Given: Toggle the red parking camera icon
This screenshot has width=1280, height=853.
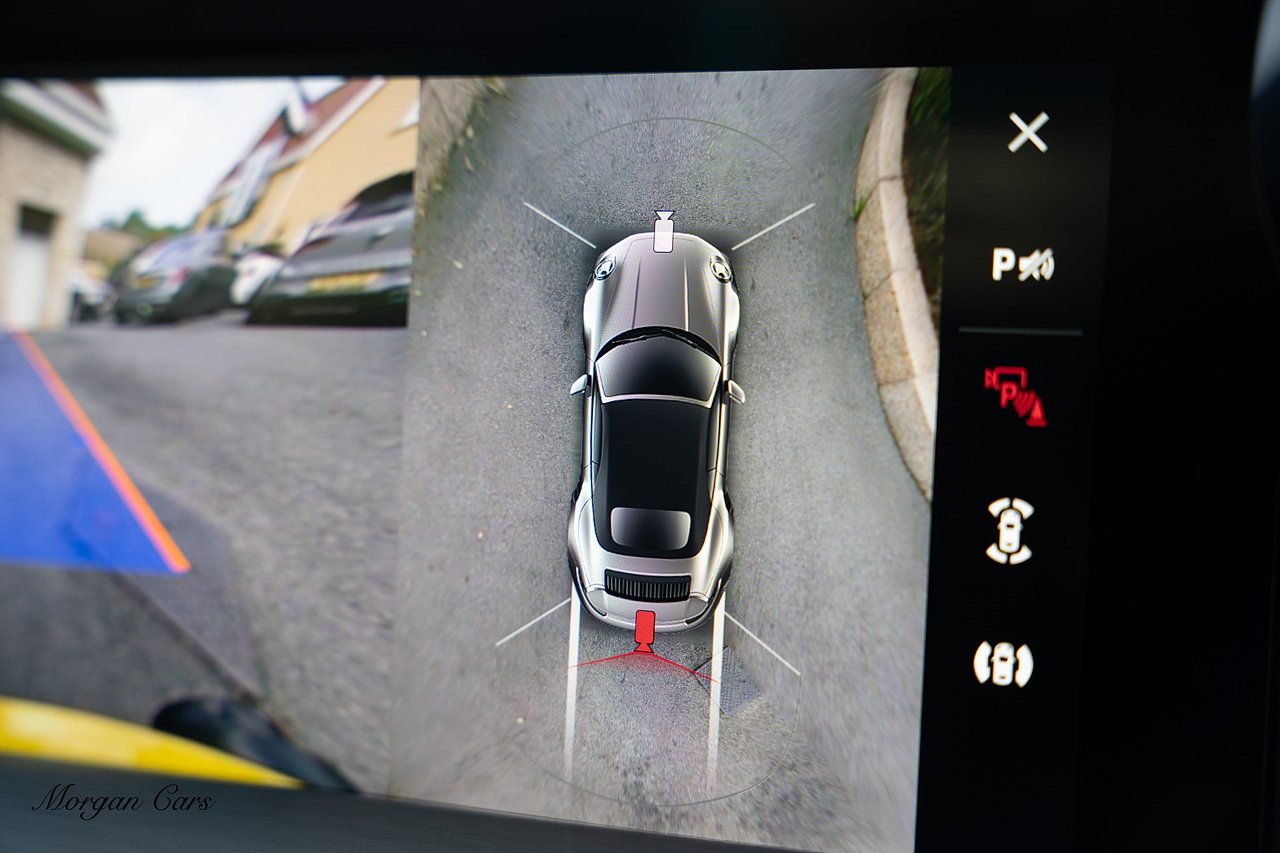Looking at the screenshot, I should pyautogui.click(x=1015, y=395).
